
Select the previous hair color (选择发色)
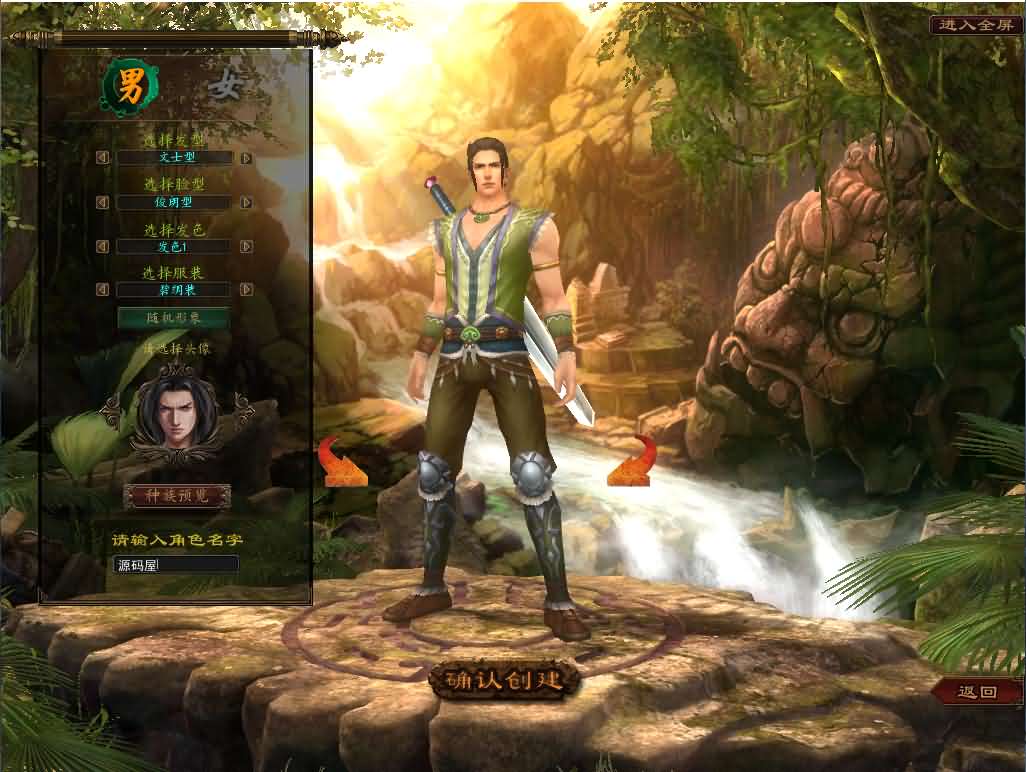tap(102, 246)
